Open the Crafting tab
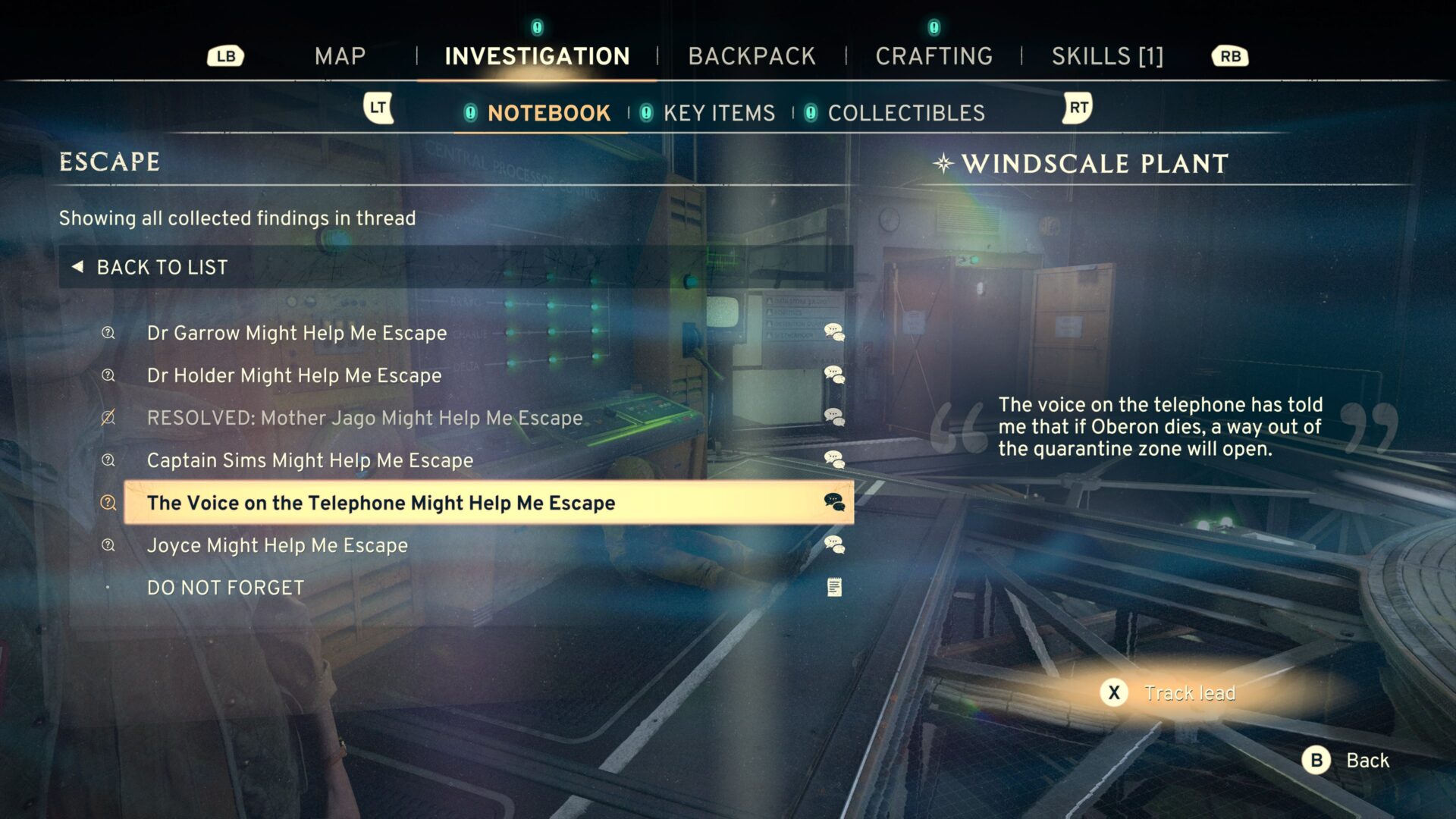 click(x=934, y=56)
